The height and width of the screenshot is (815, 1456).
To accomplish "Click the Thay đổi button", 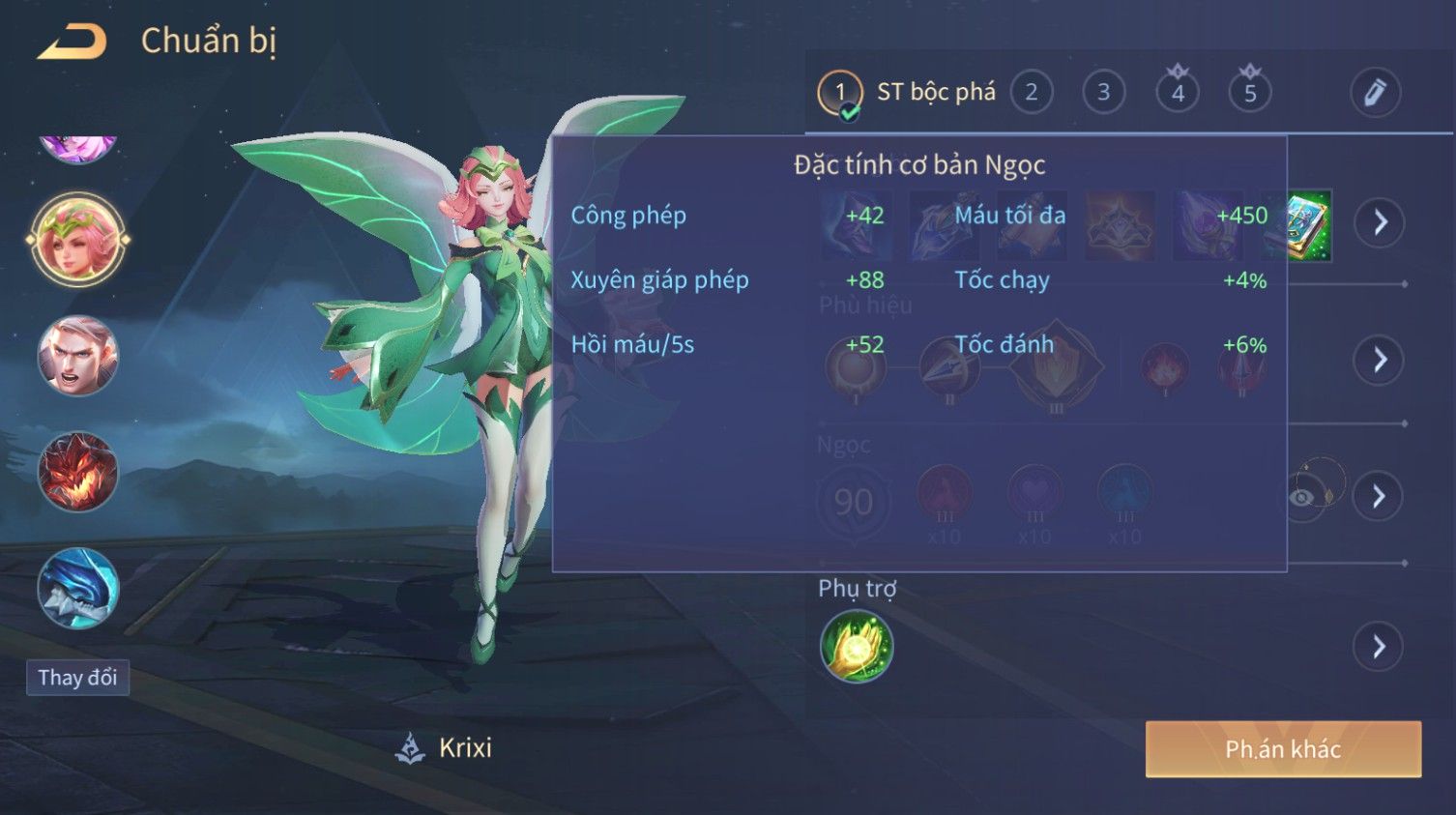I will (77, 678).
